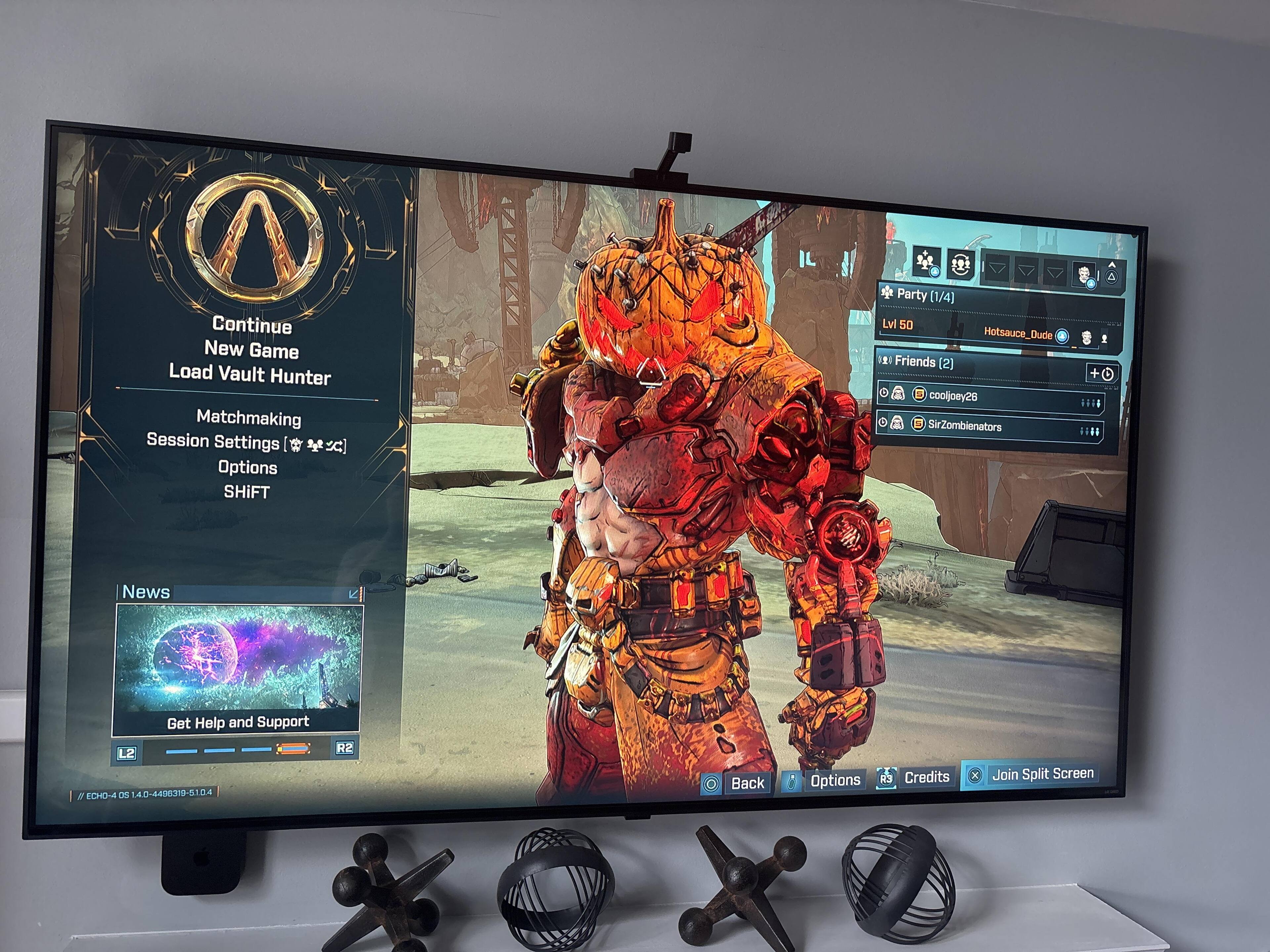Click the group icon with circular arrows

tap(959, 264)
